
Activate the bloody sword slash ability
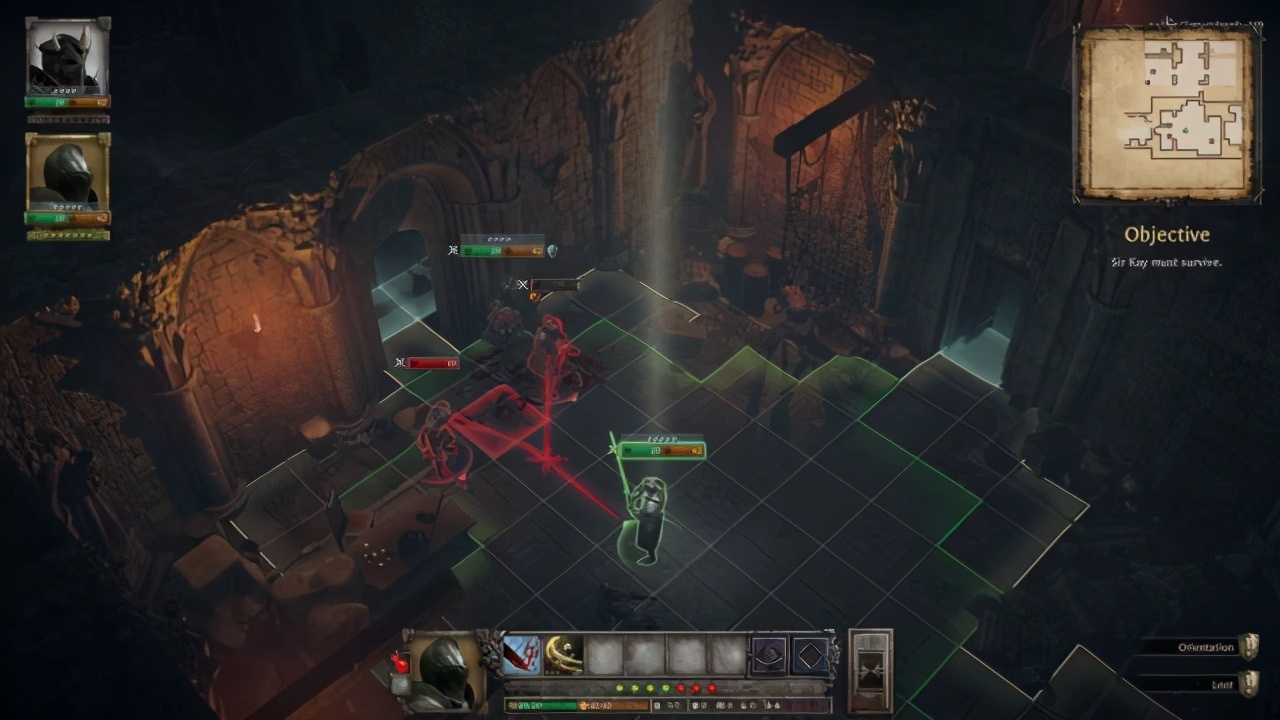tap(522, 656)
